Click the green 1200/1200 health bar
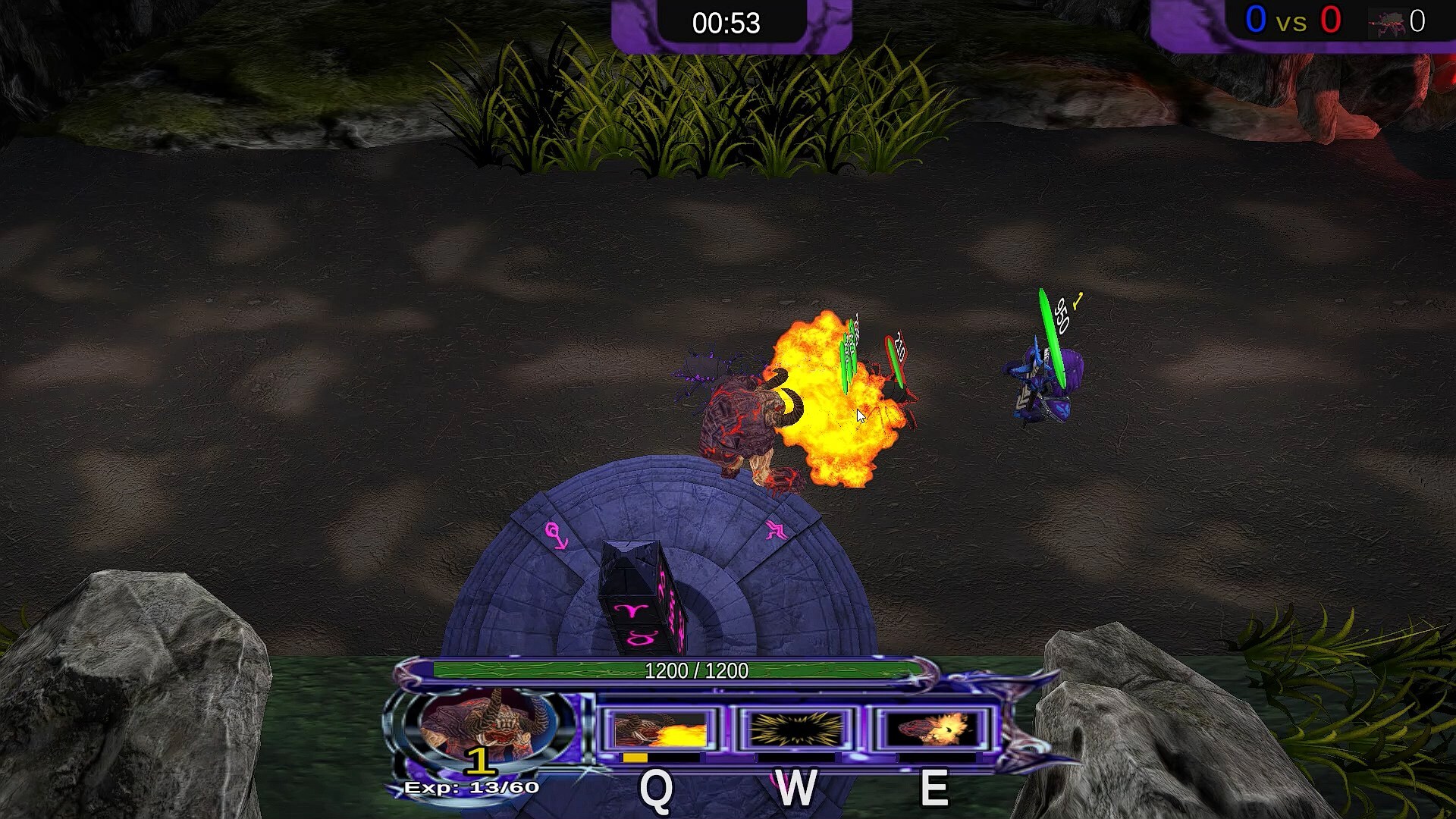The width and height of the screenshot is (1456, 819). (696, 670)
